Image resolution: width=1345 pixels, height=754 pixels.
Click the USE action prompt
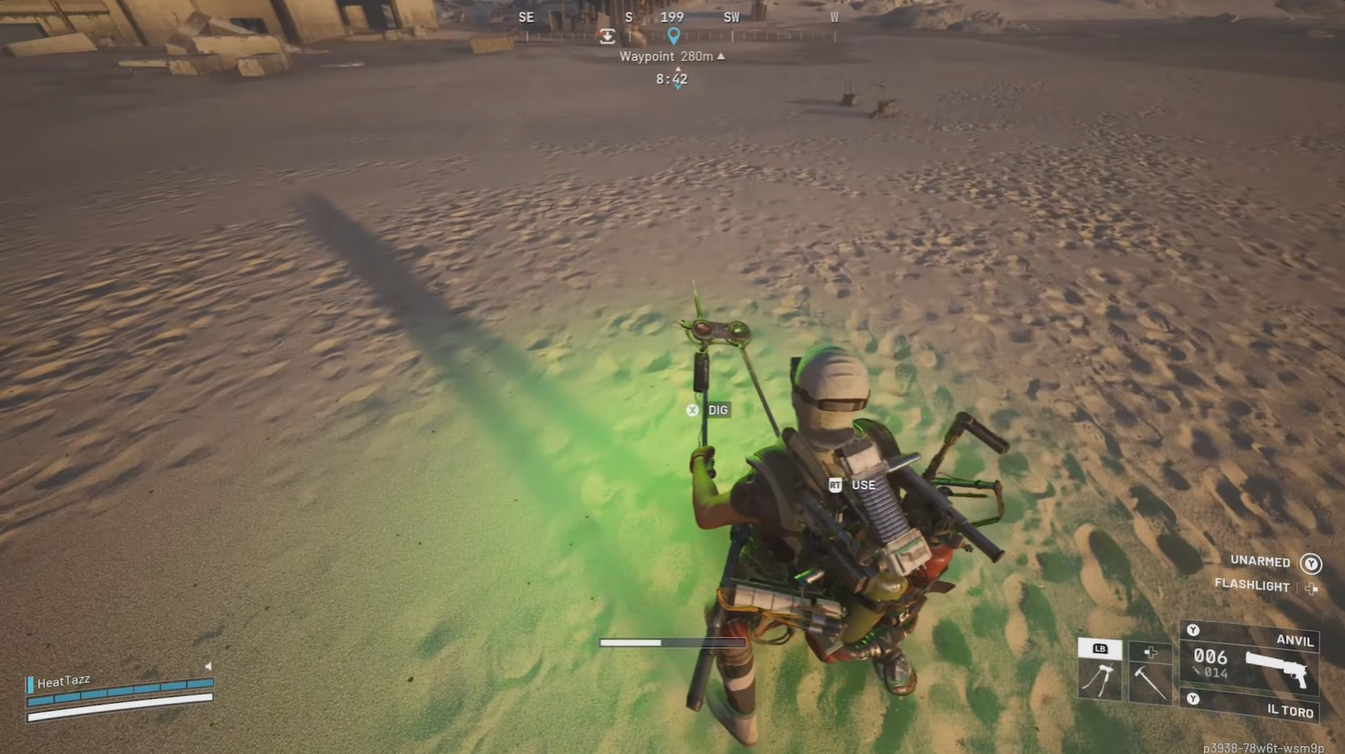[861, 484]
